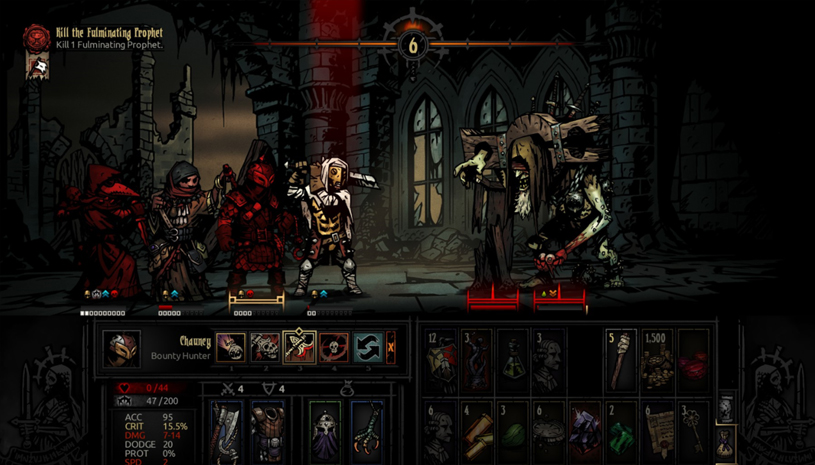Image resolution: width=815 pixels, height=465 pixels.
Task: Select the helmet trinket slot
Action: [x=325, y=430]
